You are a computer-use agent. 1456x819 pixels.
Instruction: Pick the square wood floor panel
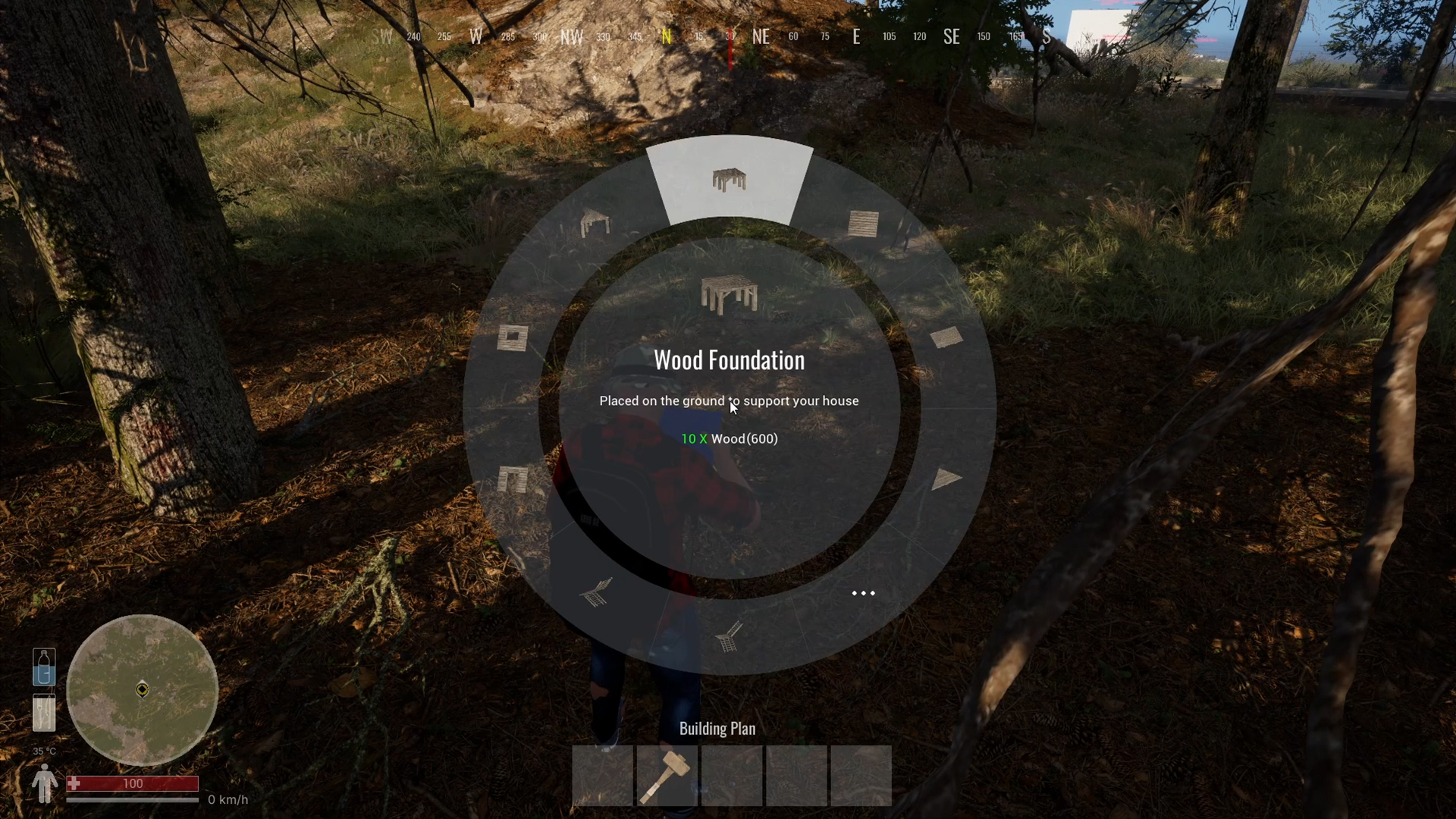(x=946, y=337)
